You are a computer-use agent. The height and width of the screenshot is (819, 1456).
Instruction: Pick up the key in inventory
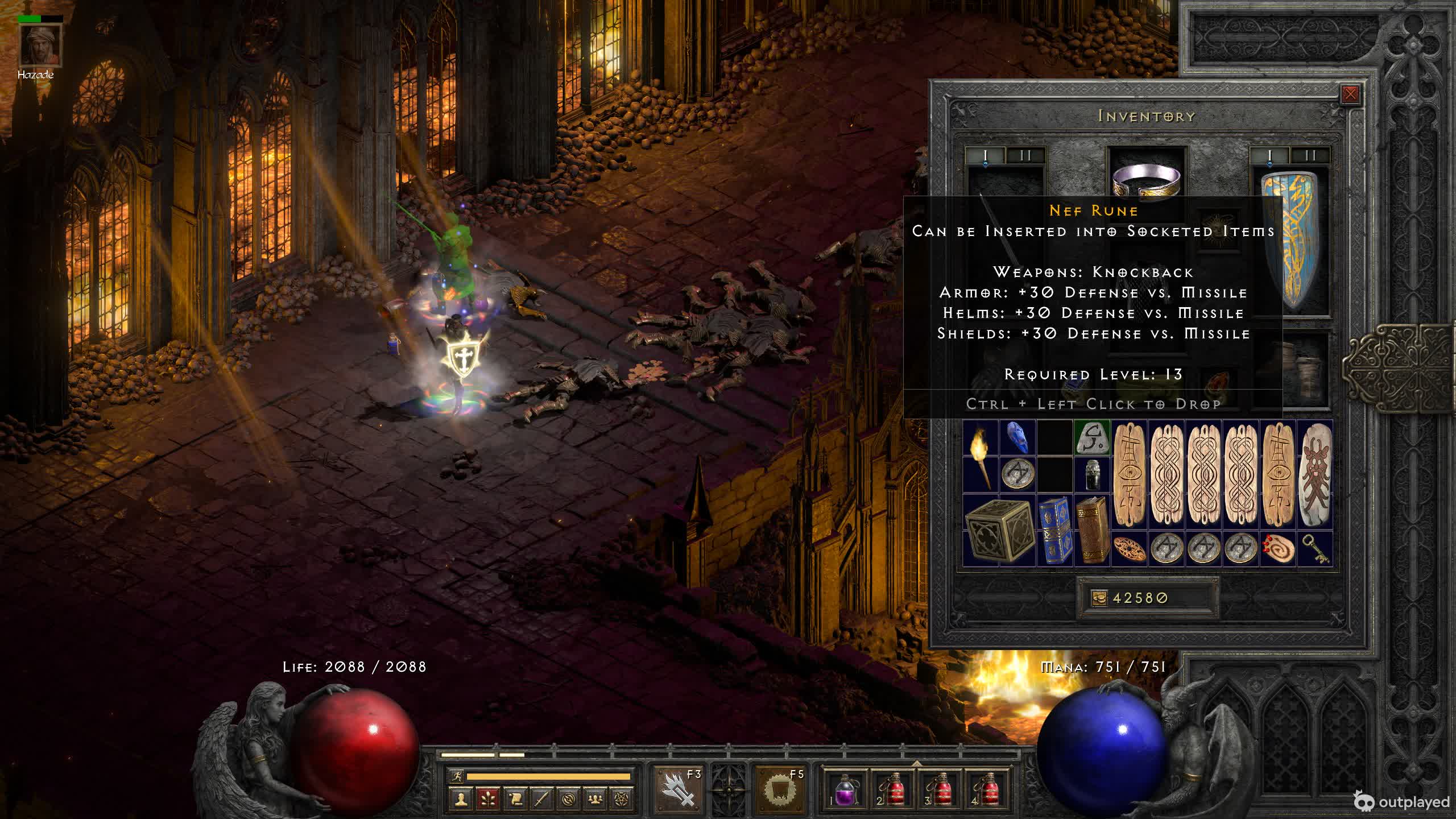(1315, 549)
